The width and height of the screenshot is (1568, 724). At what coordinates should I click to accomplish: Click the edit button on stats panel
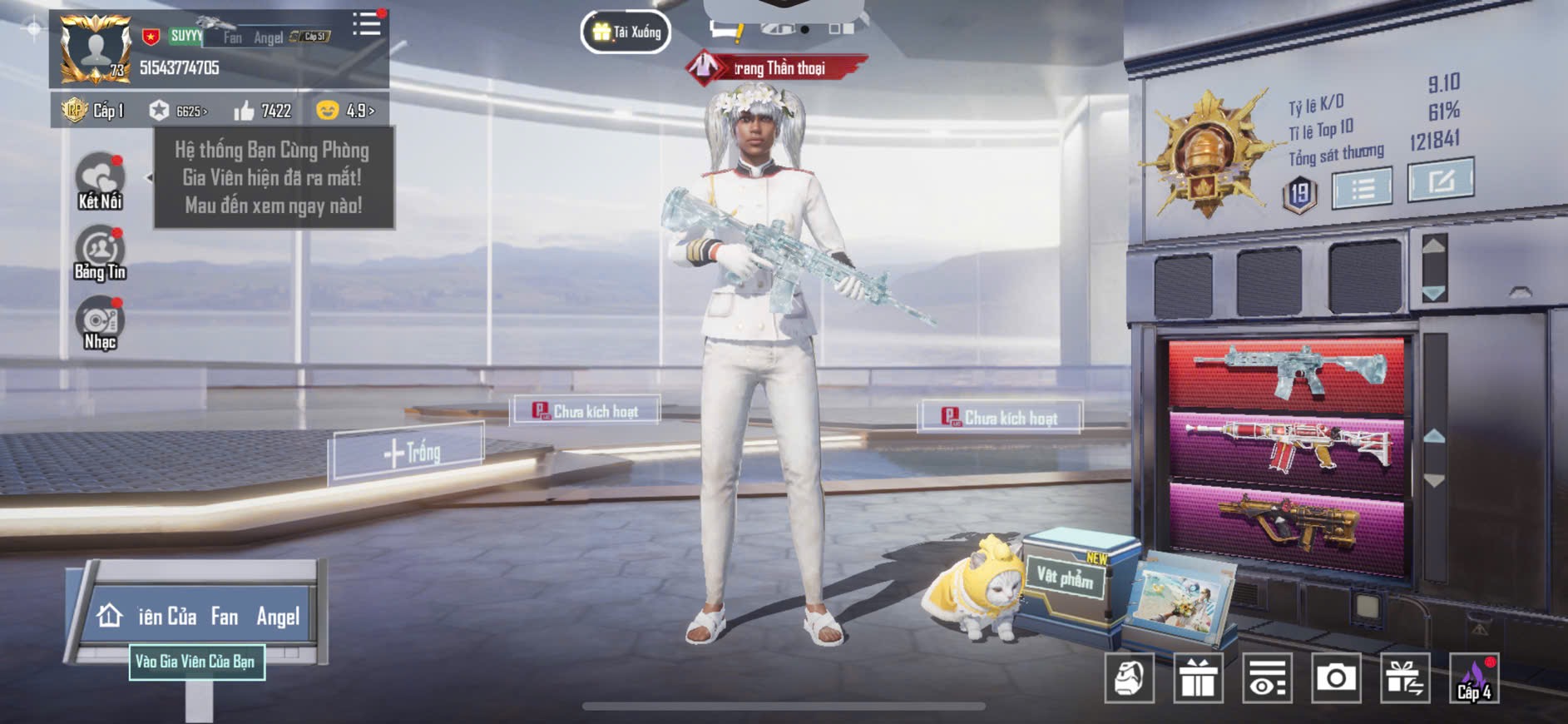[x=1440, y=180]
